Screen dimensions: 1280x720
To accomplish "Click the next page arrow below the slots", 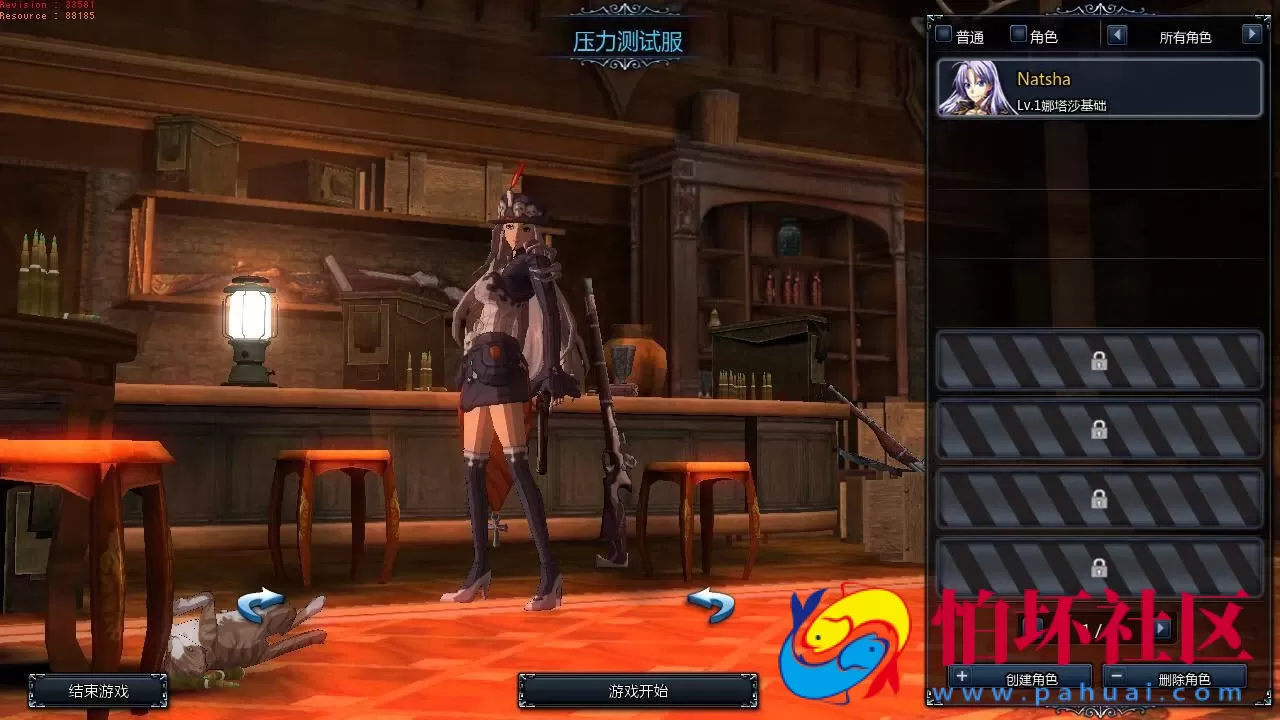I will pos(1163,627).
